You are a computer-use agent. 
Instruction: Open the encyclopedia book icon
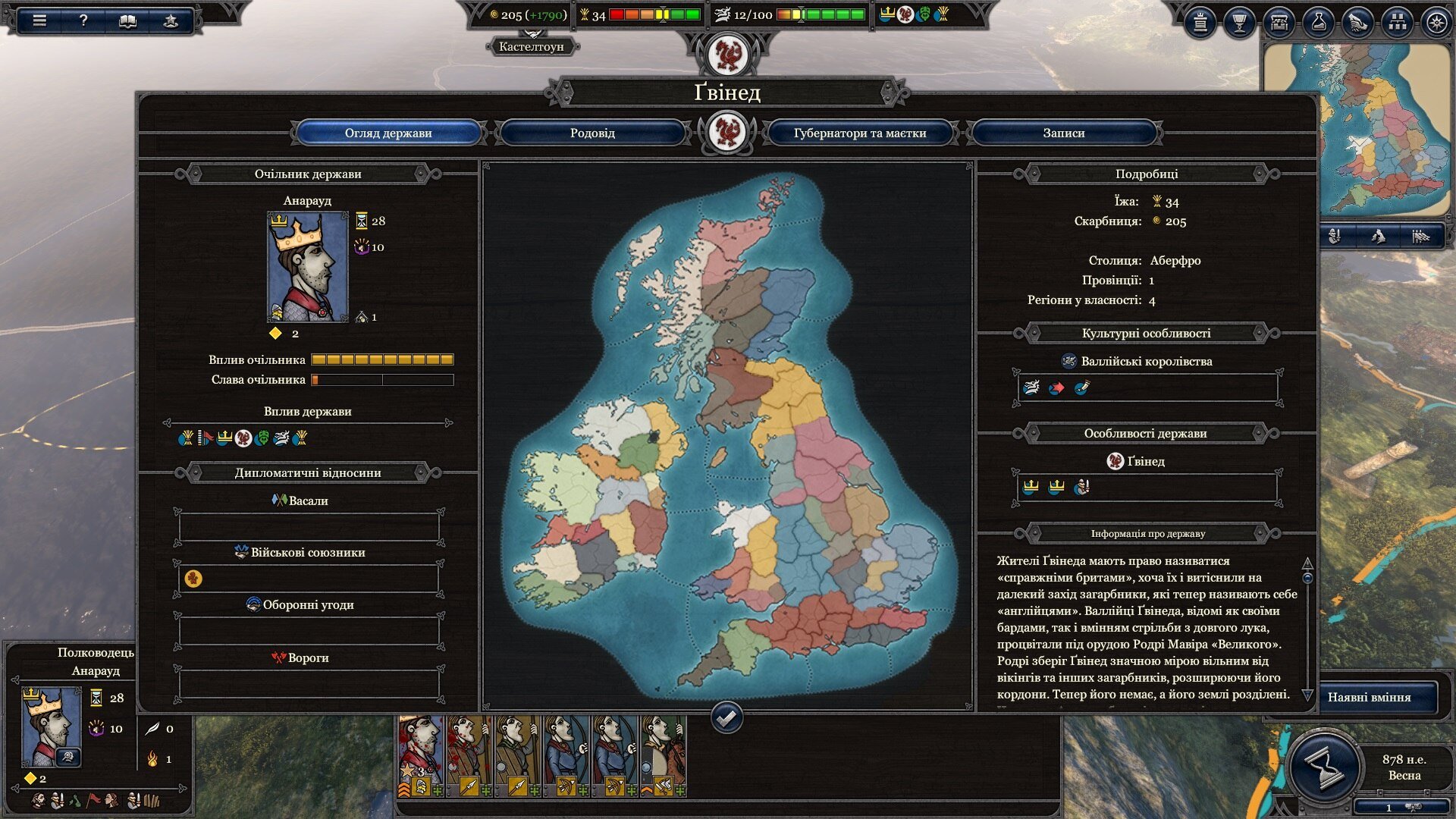(127, 20)
